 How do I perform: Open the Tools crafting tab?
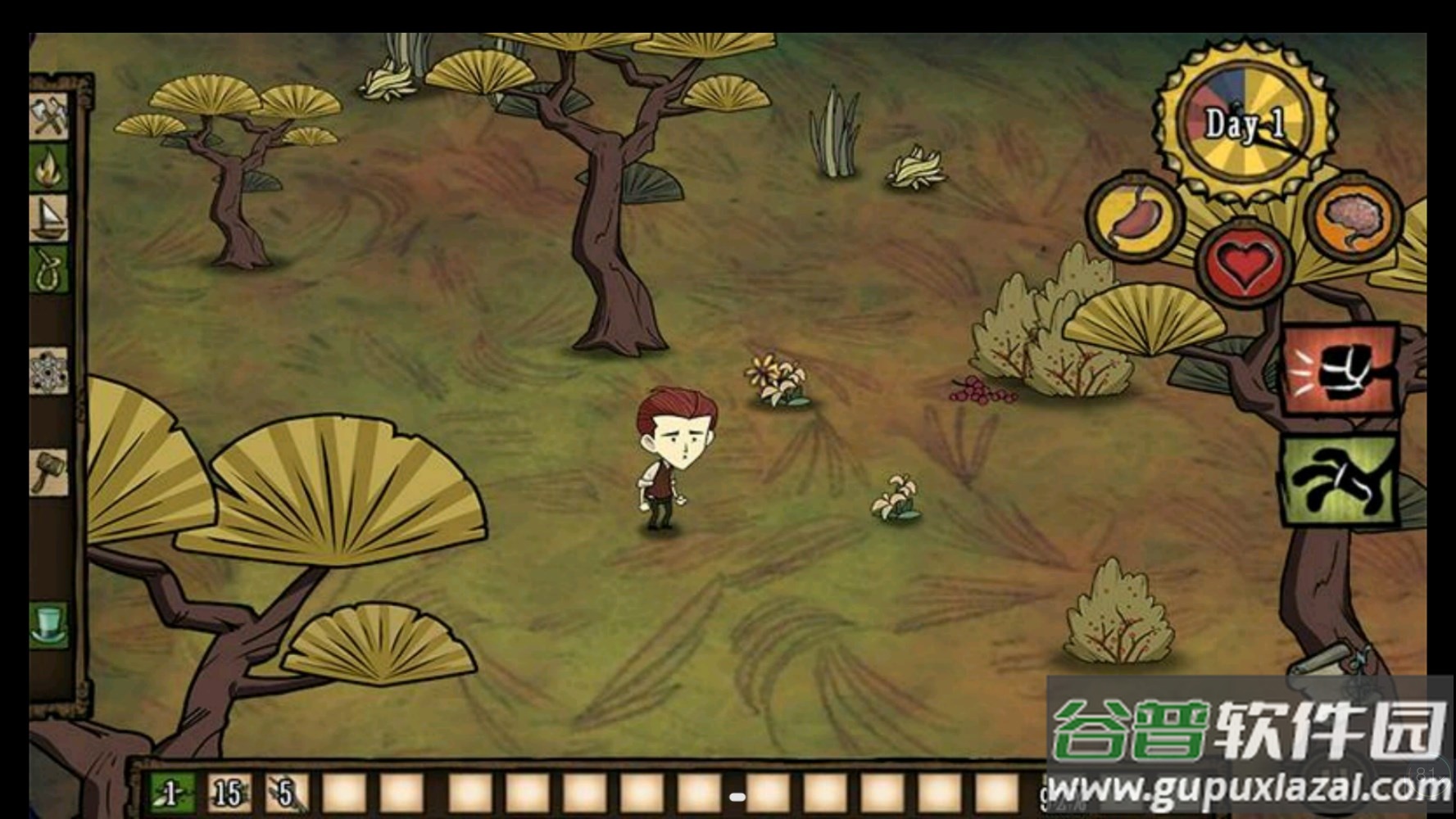pyautogui.click(x=48, y=115)
